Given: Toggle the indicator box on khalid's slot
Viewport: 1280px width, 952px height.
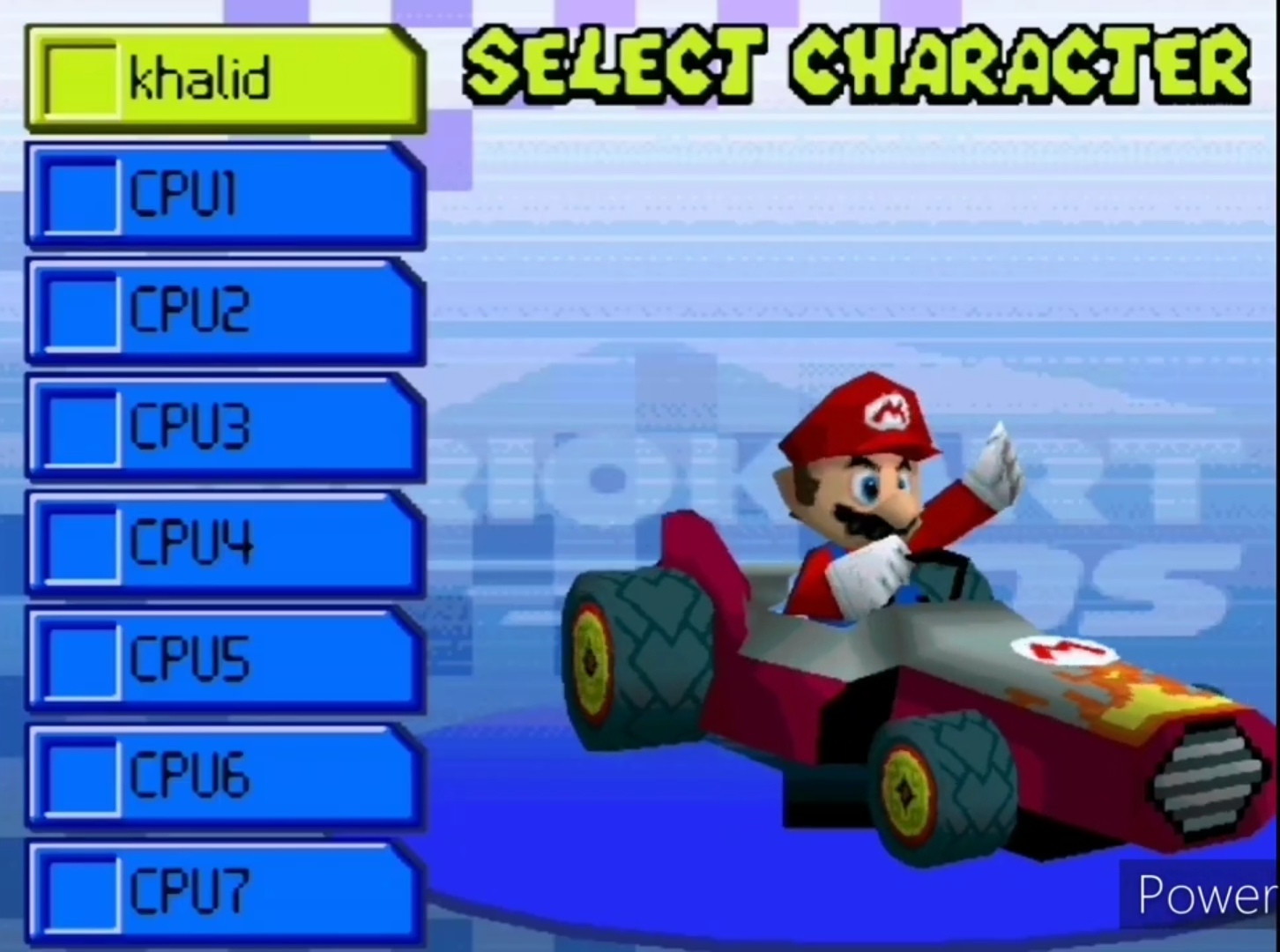Looking at the screenshot, I should point(81,79).
